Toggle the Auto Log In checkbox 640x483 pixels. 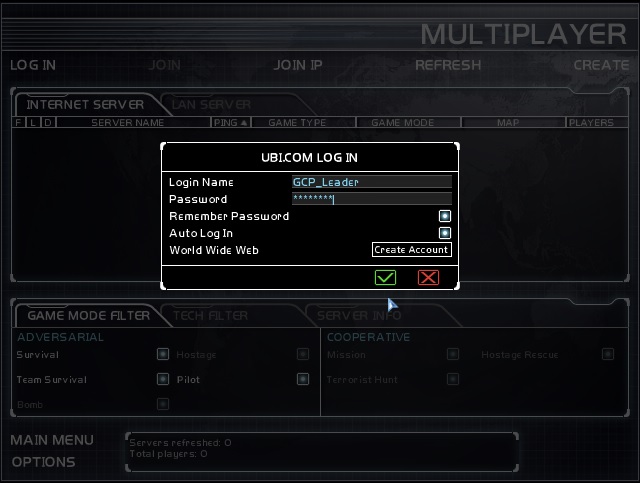[445, 233]
